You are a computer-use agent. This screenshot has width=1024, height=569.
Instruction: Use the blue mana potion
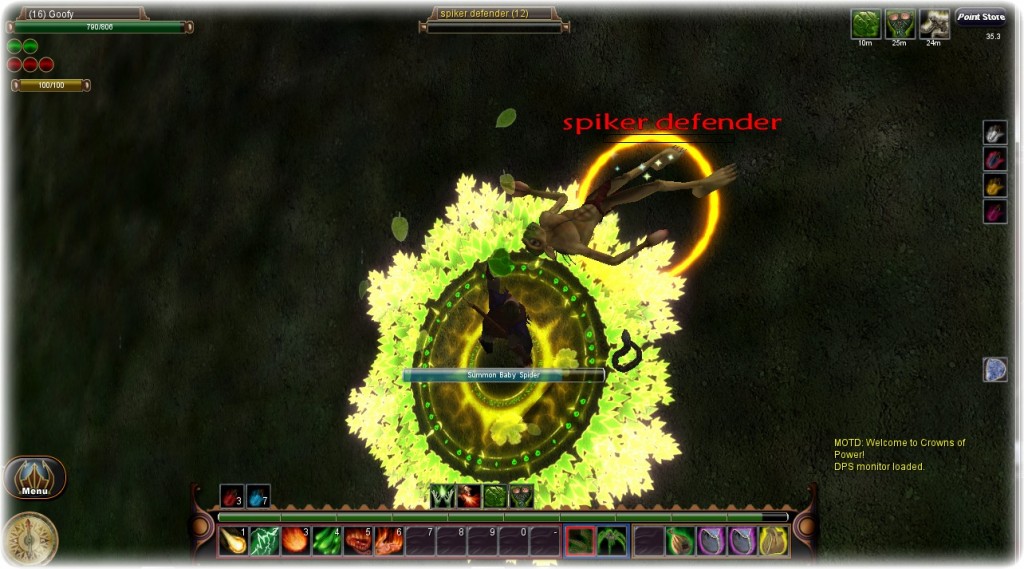pyautogui.click(x=258, y=496)
